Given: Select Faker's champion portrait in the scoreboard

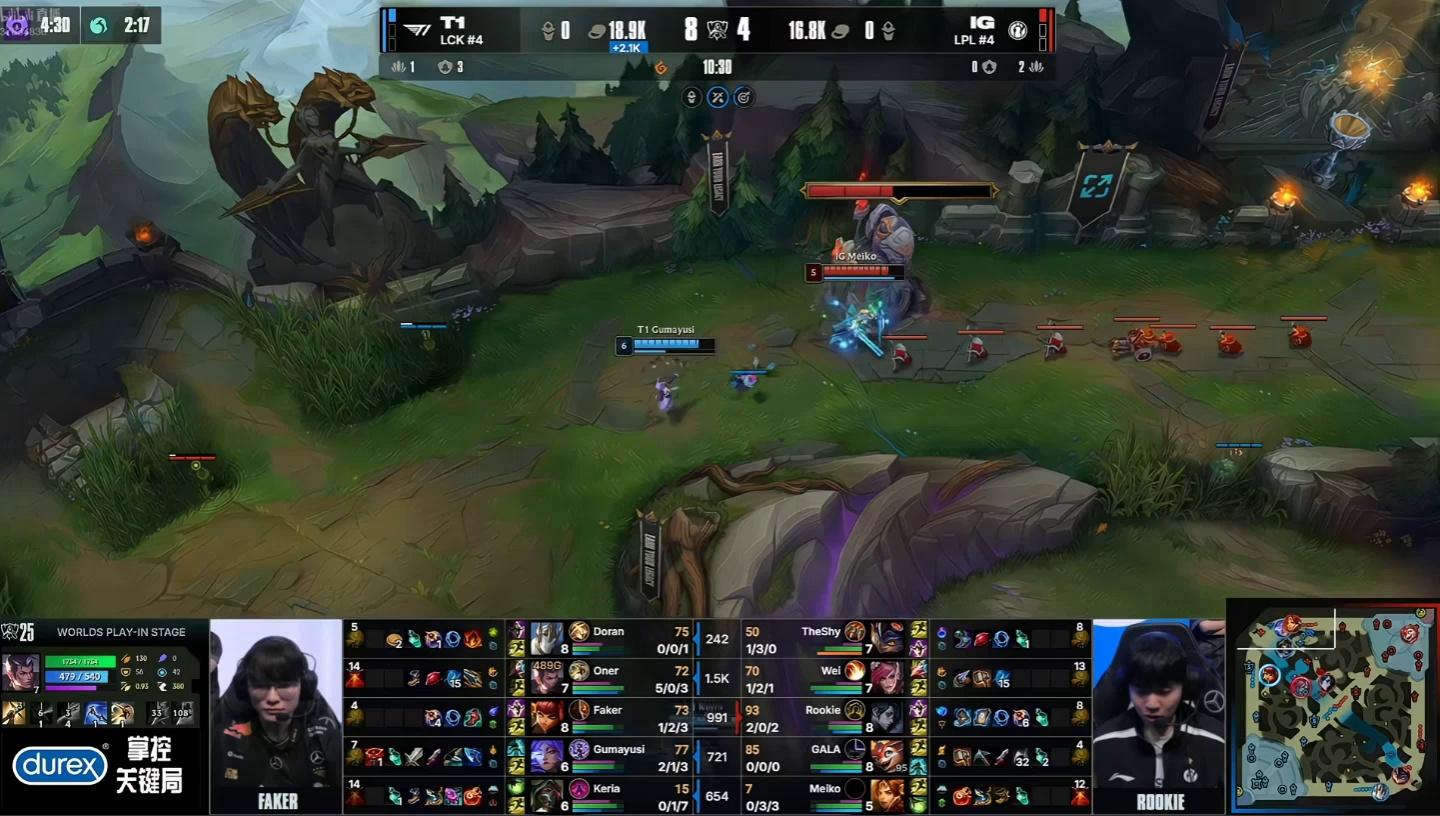Looking at the screenshot, I should click(x=547, y=716).
